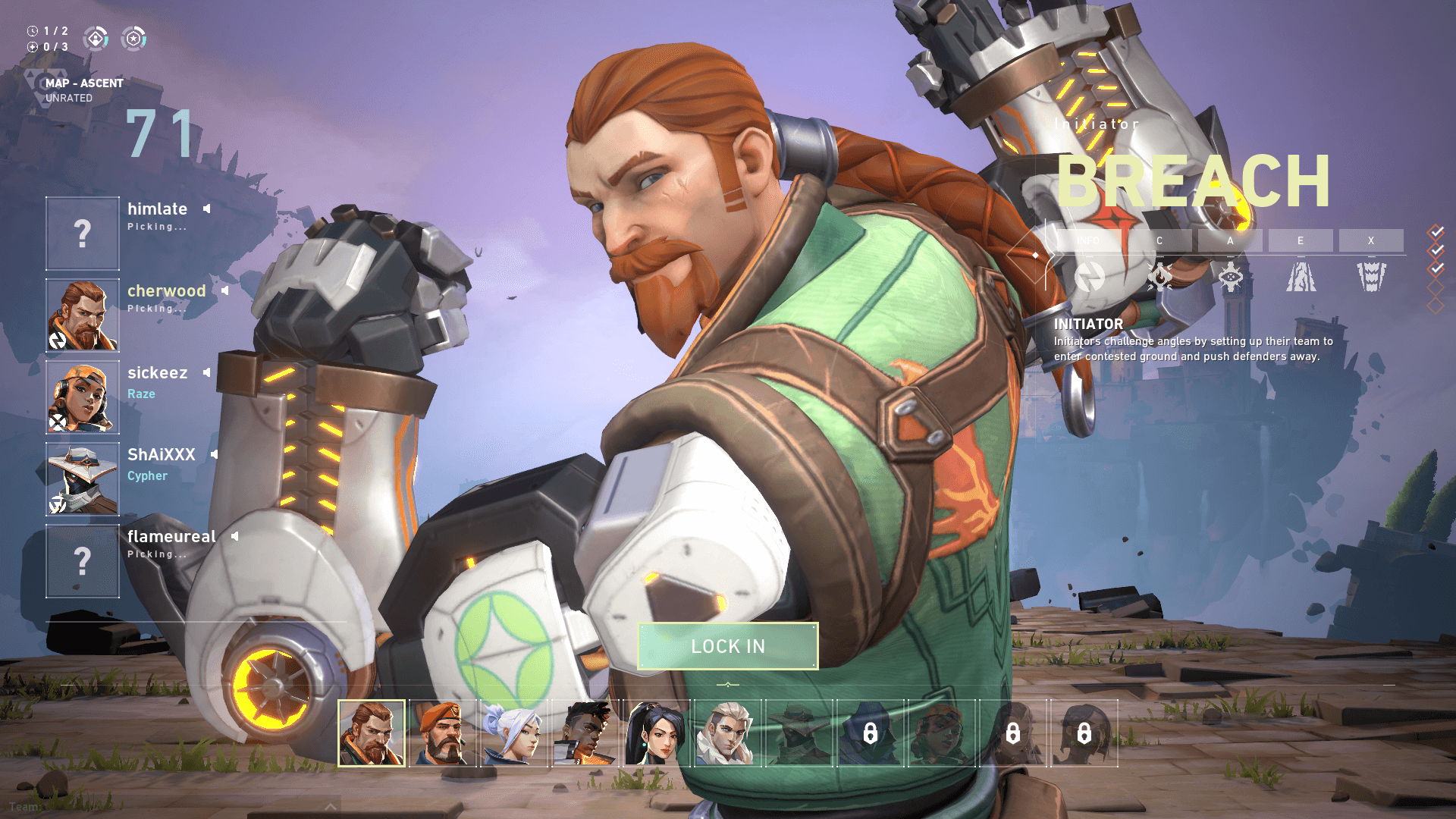Select the Brimstone agent portrait
Image resolution: width=1456 pixels, height=819 pixels.
click(443, 733)
